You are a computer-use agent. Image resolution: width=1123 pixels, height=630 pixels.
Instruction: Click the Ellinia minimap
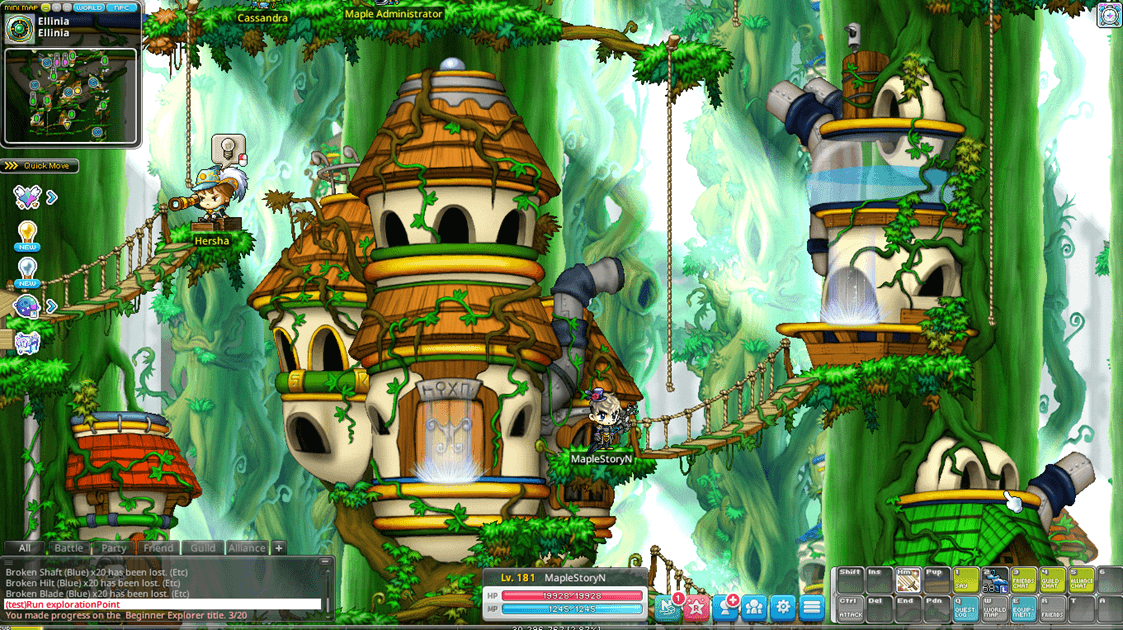click(x=70, y=96)
